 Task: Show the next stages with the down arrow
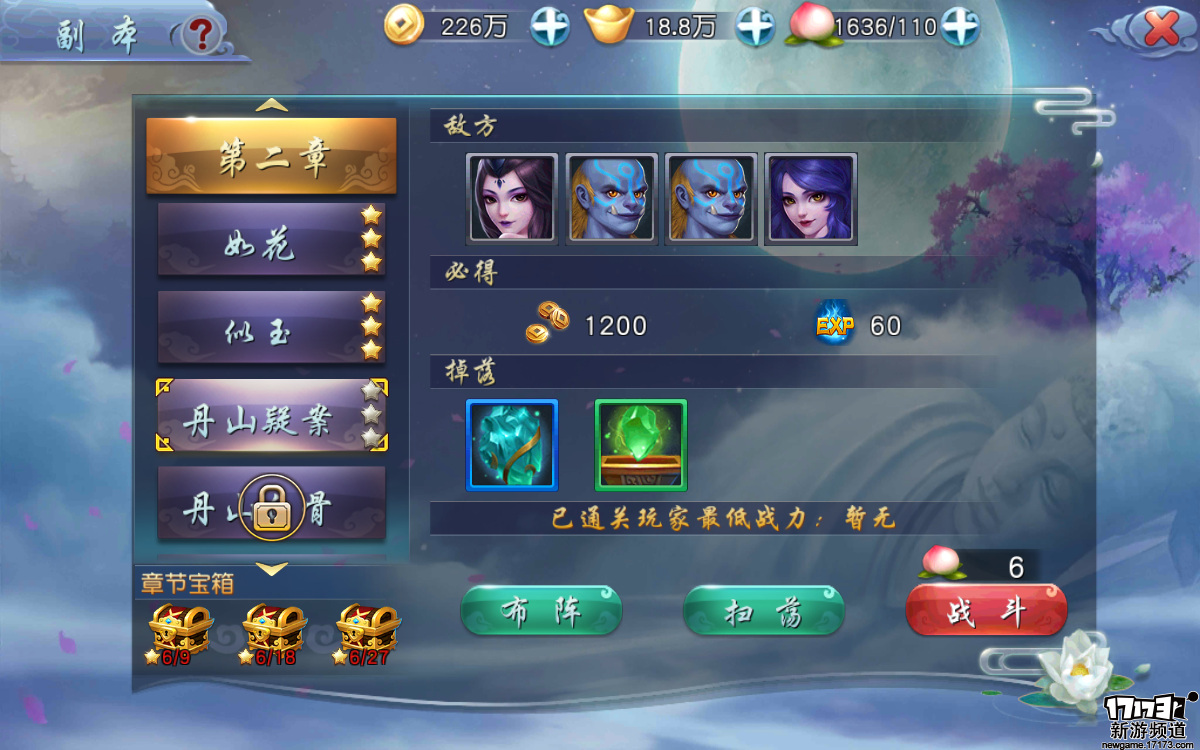pos(272,569)
